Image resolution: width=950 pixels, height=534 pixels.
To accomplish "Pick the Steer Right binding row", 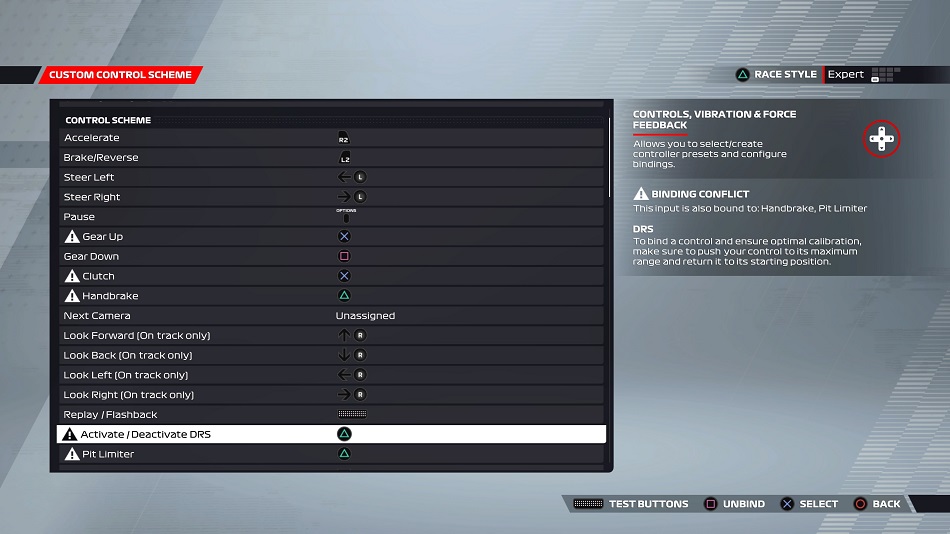I will 330,197.
